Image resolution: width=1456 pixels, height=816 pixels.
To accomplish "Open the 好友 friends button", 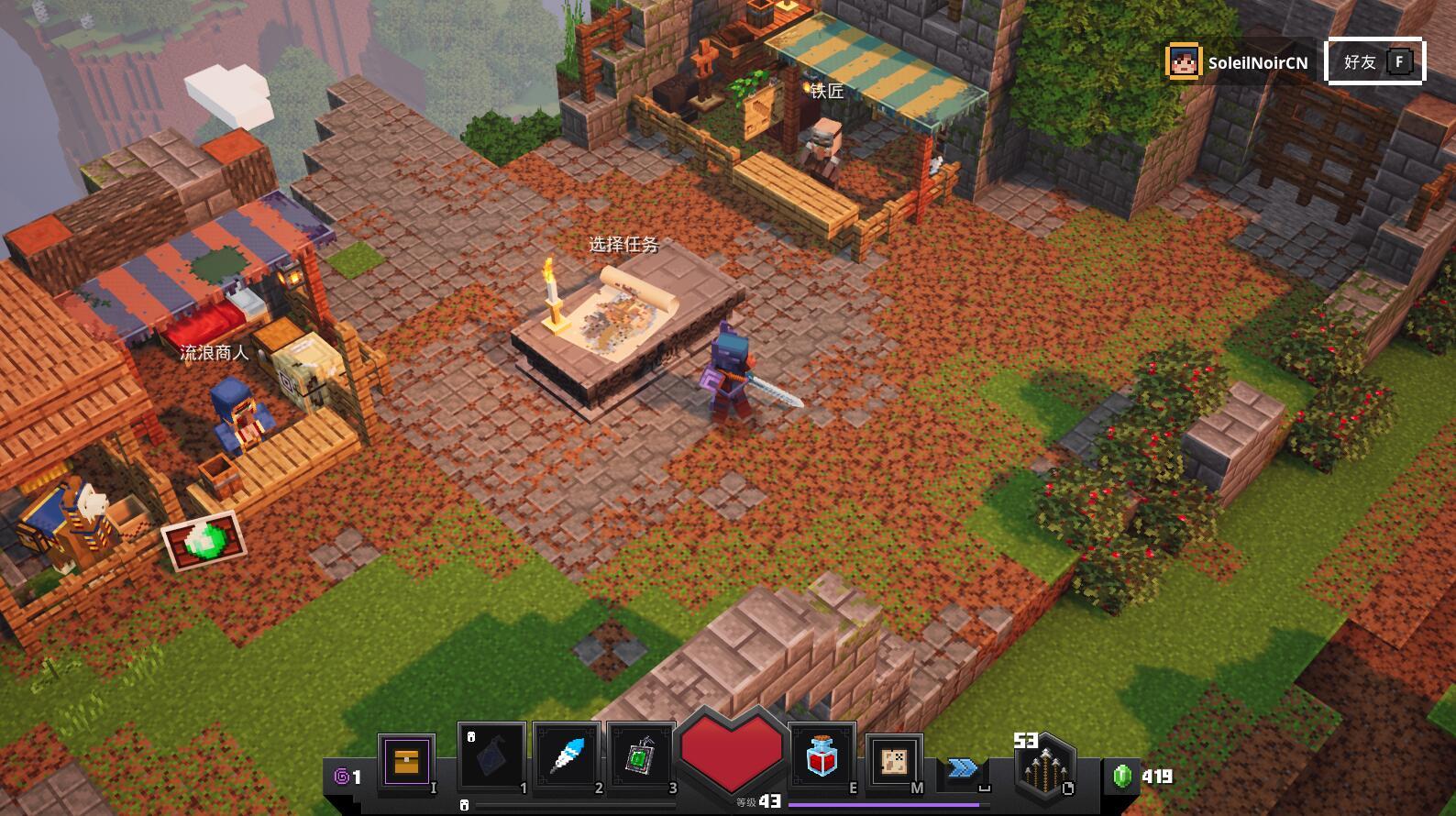I will (1374, 61).
